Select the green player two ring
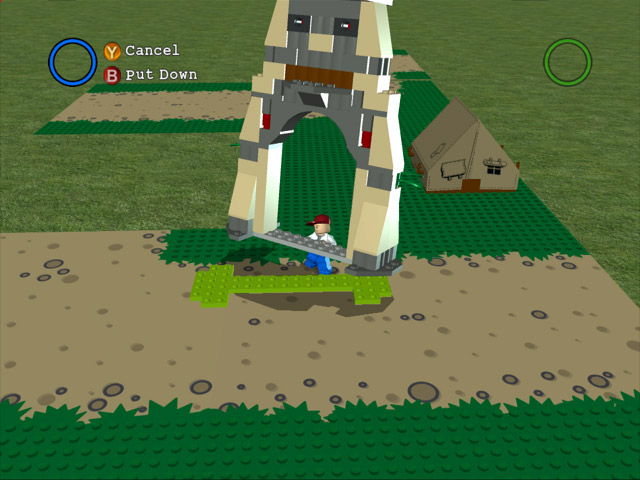This screenshot has height=480, width=640. coord(567,62)
